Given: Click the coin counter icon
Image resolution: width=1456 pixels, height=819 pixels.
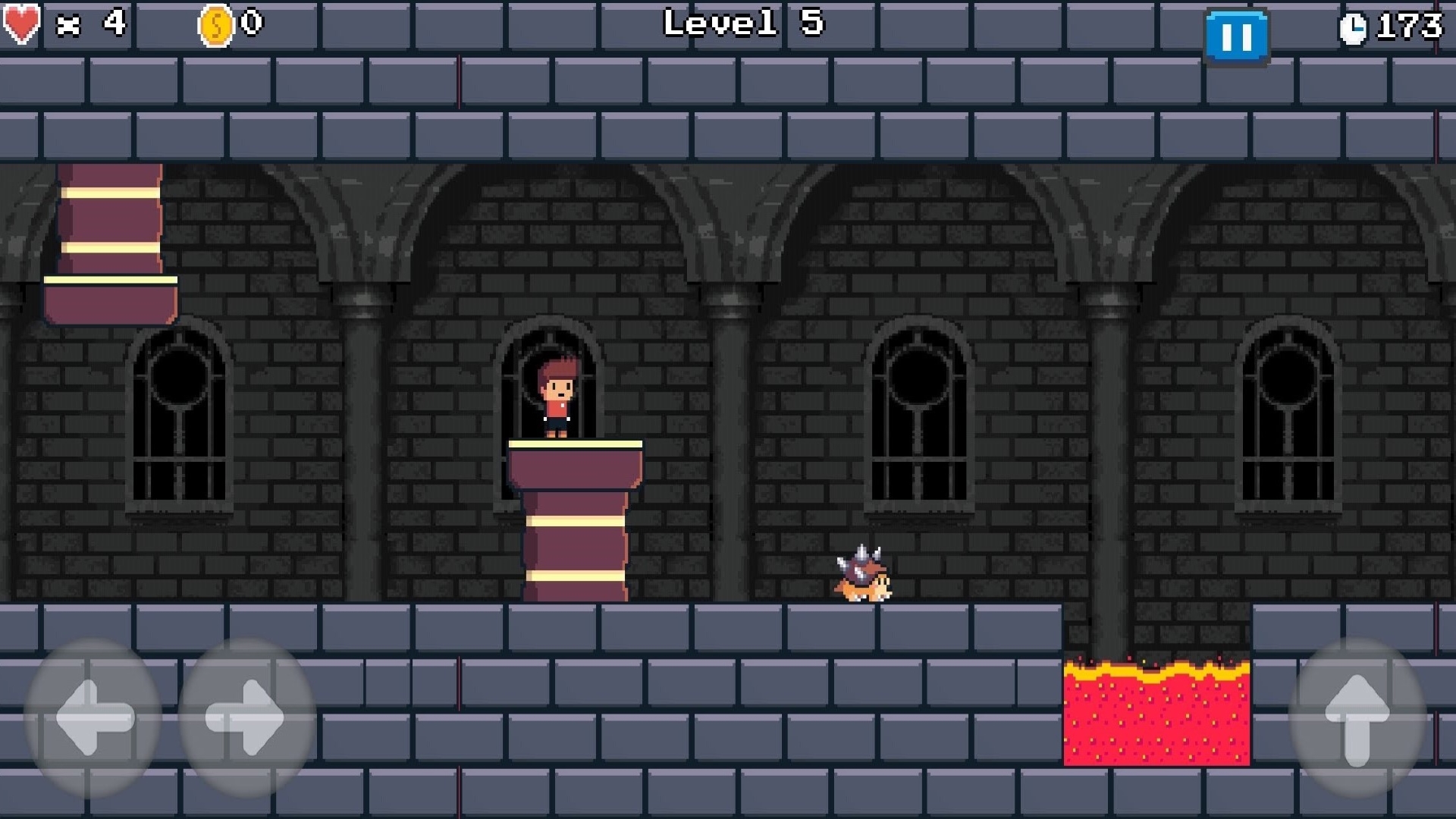Looking at the screenshot, I should click(x=215, y=23).
